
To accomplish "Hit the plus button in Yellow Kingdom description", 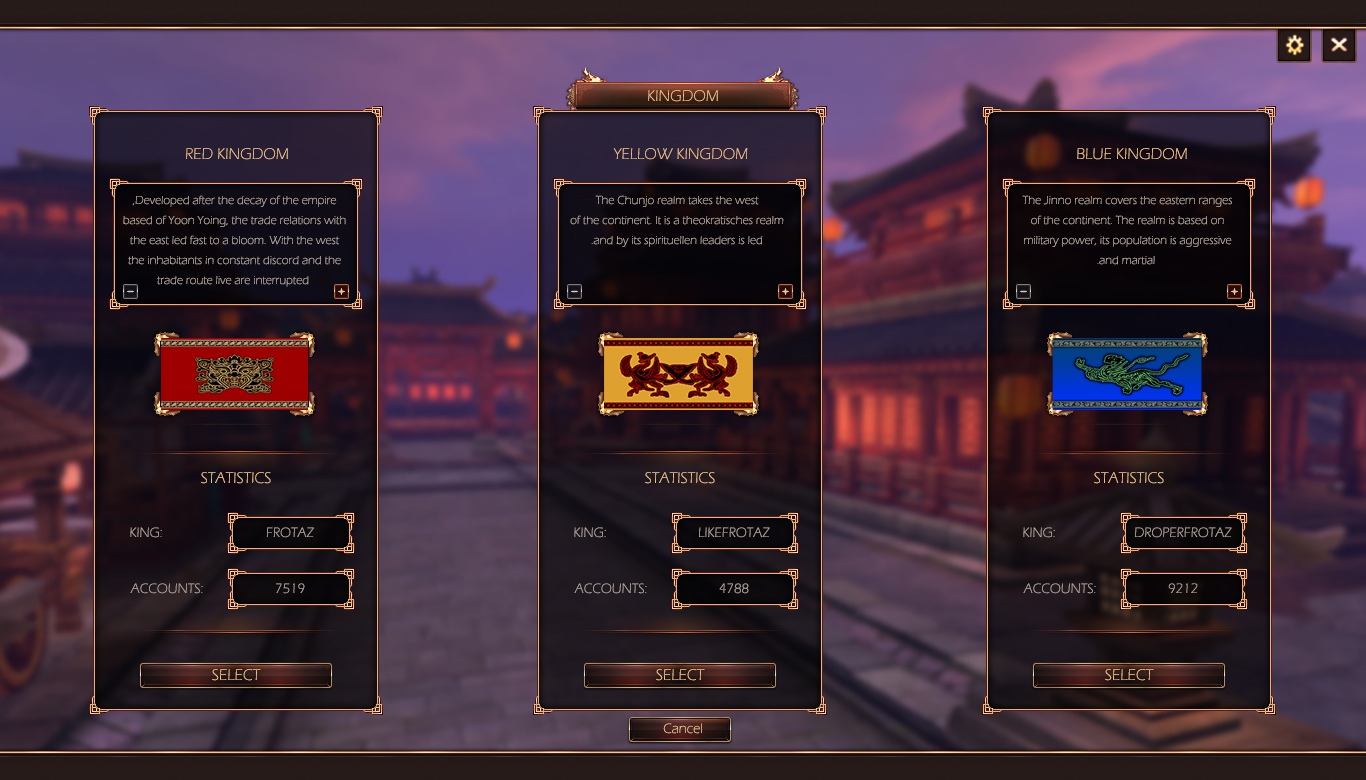I will click(785, 291).
